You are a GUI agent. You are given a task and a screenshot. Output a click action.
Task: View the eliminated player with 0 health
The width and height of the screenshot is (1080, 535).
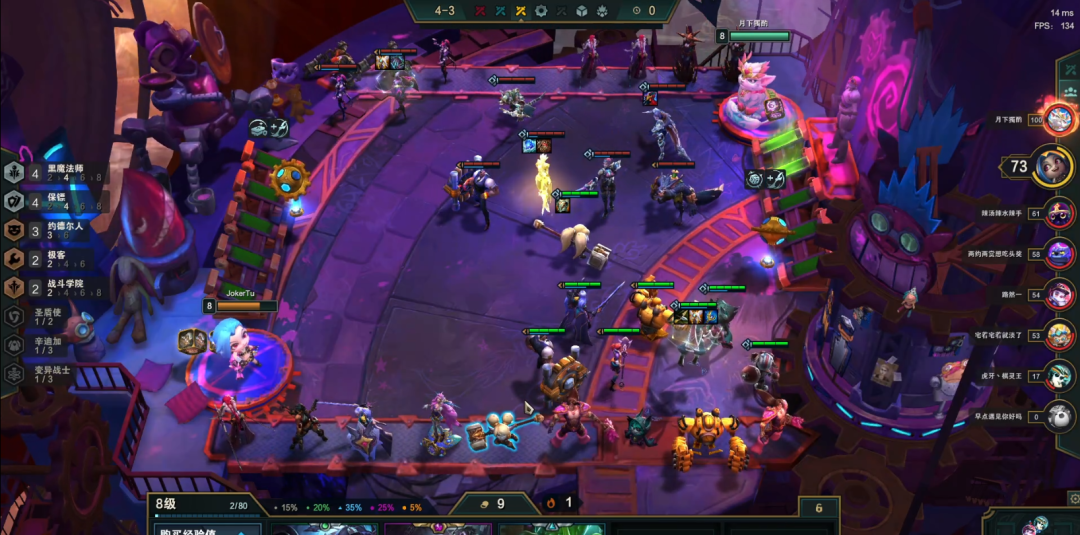tap(1060, 416)
